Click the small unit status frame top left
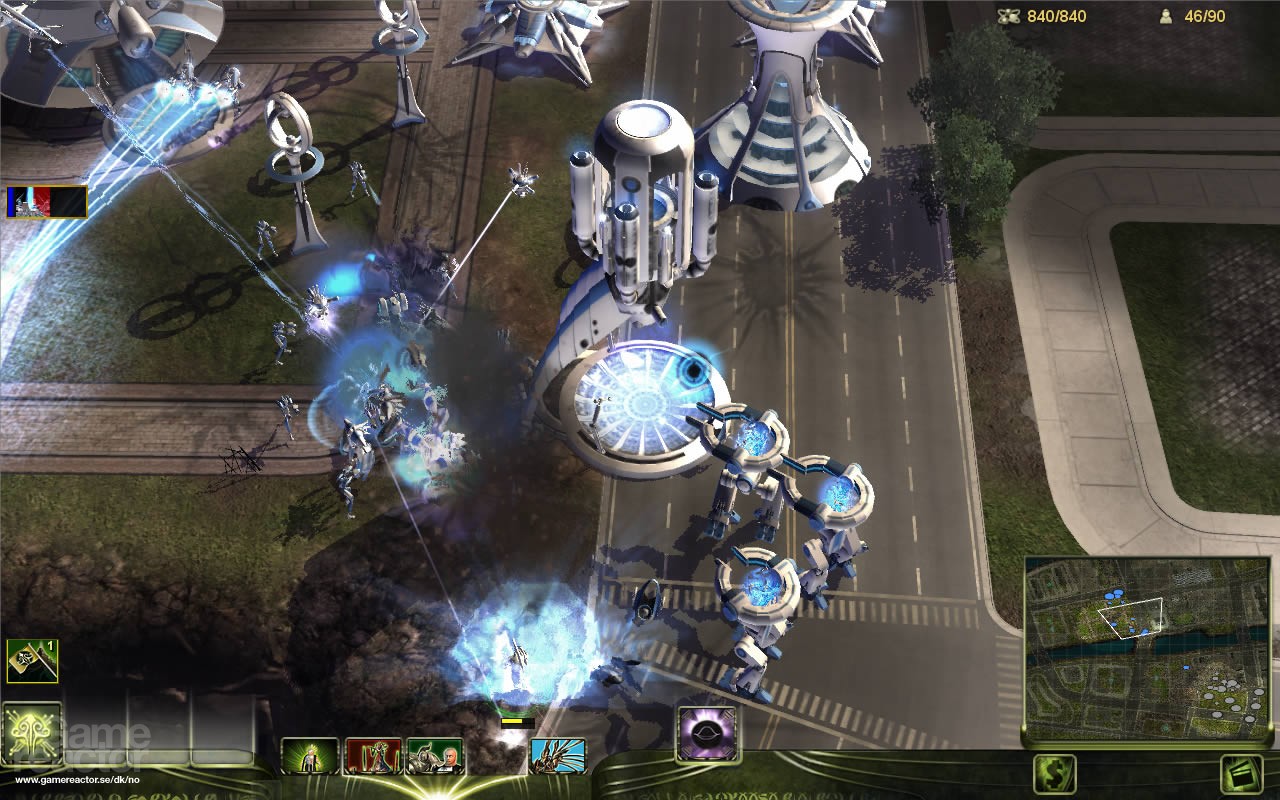This screenshot has width=1280, height=800. (x=47, y=202)
